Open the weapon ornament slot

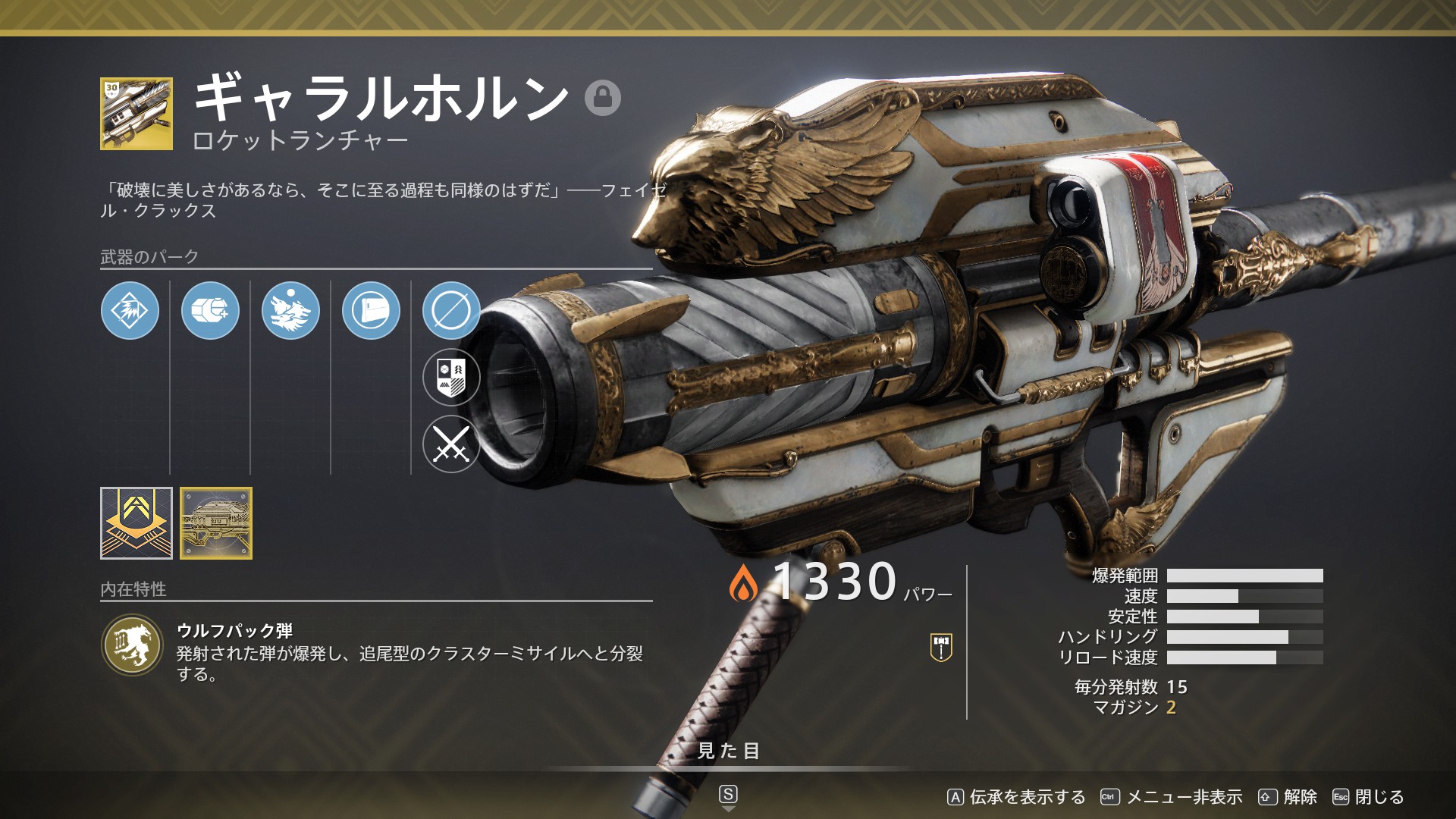(216, 523)
